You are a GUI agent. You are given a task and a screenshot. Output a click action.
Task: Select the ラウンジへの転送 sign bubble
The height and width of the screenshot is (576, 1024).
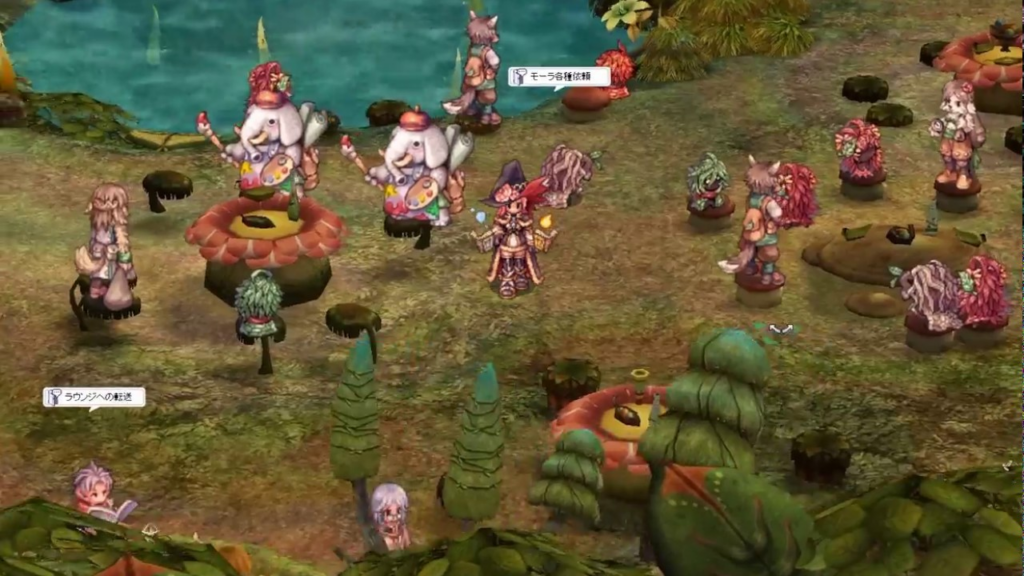94,397
